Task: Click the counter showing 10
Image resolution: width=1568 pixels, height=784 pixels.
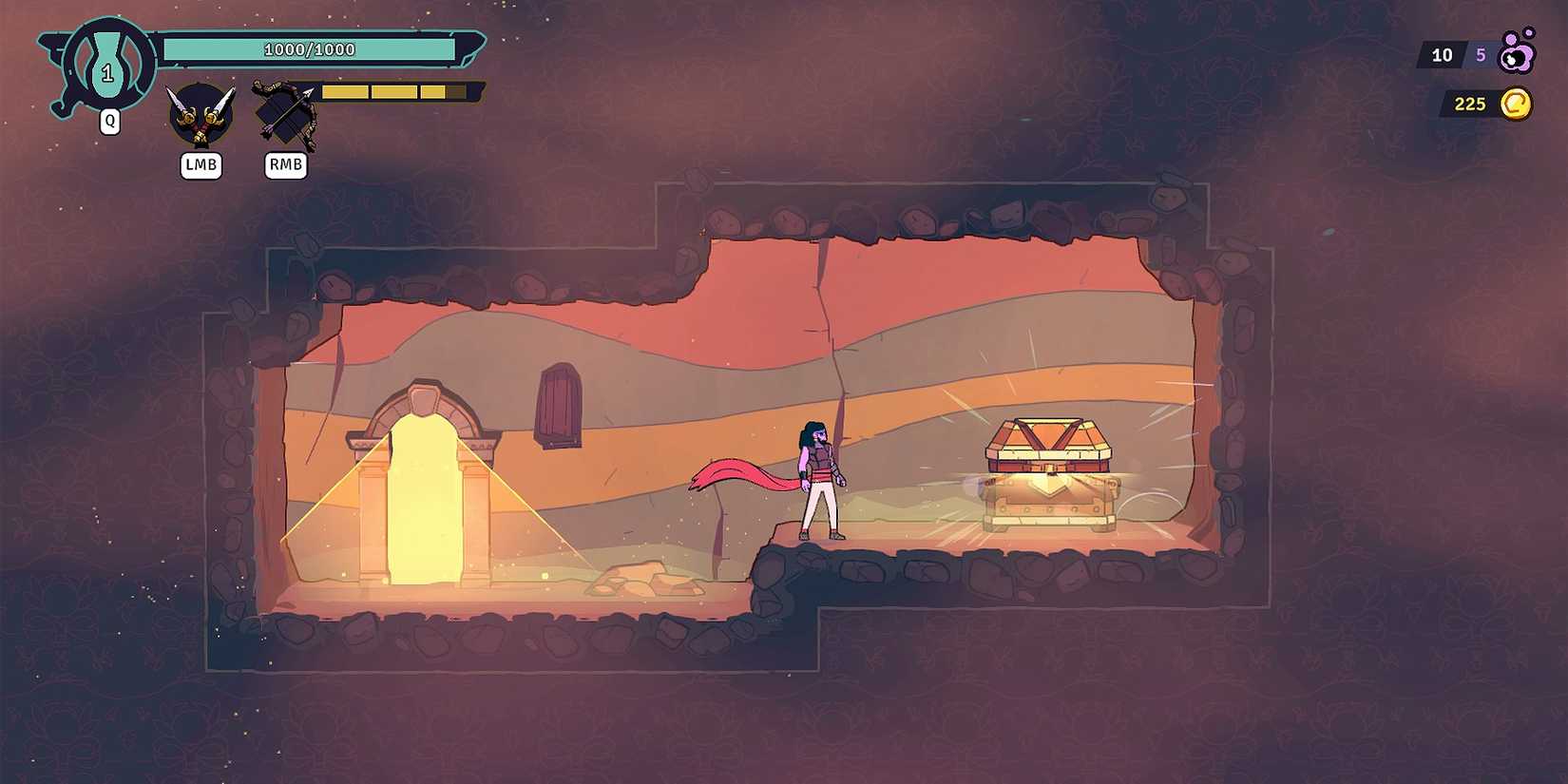Action: (1441, 55)
